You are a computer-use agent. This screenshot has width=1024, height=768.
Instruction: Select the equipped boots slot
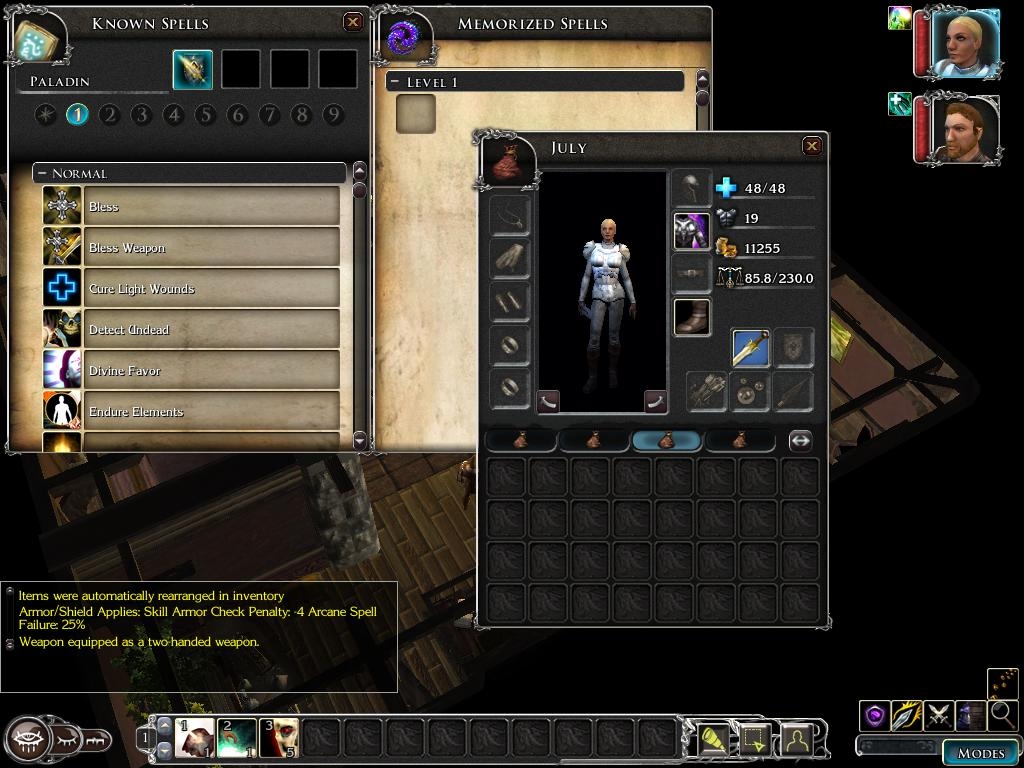(x=691, y=316)
